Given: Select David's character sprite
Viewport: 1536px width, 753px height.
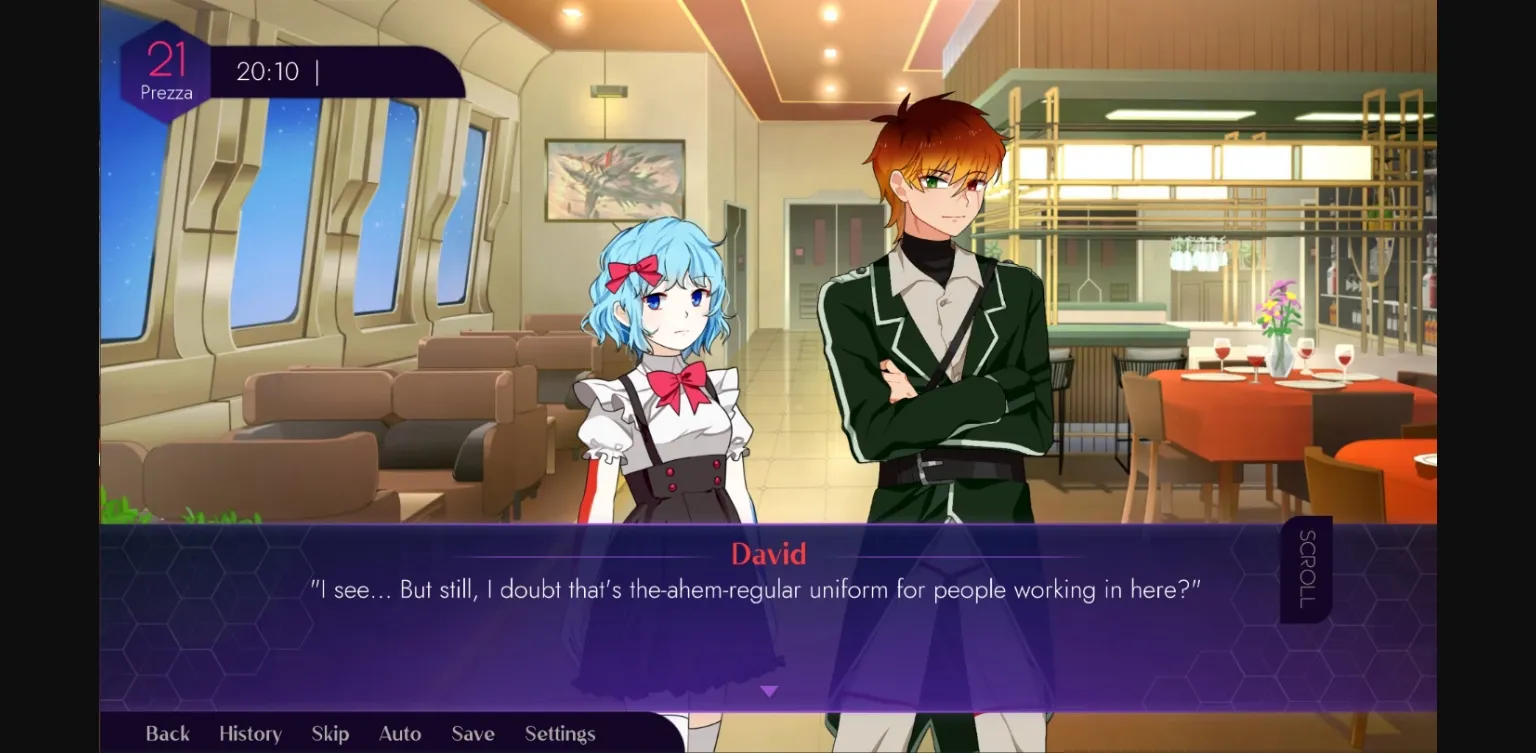Looking at the screenshot, I should (x=930, y=350).
